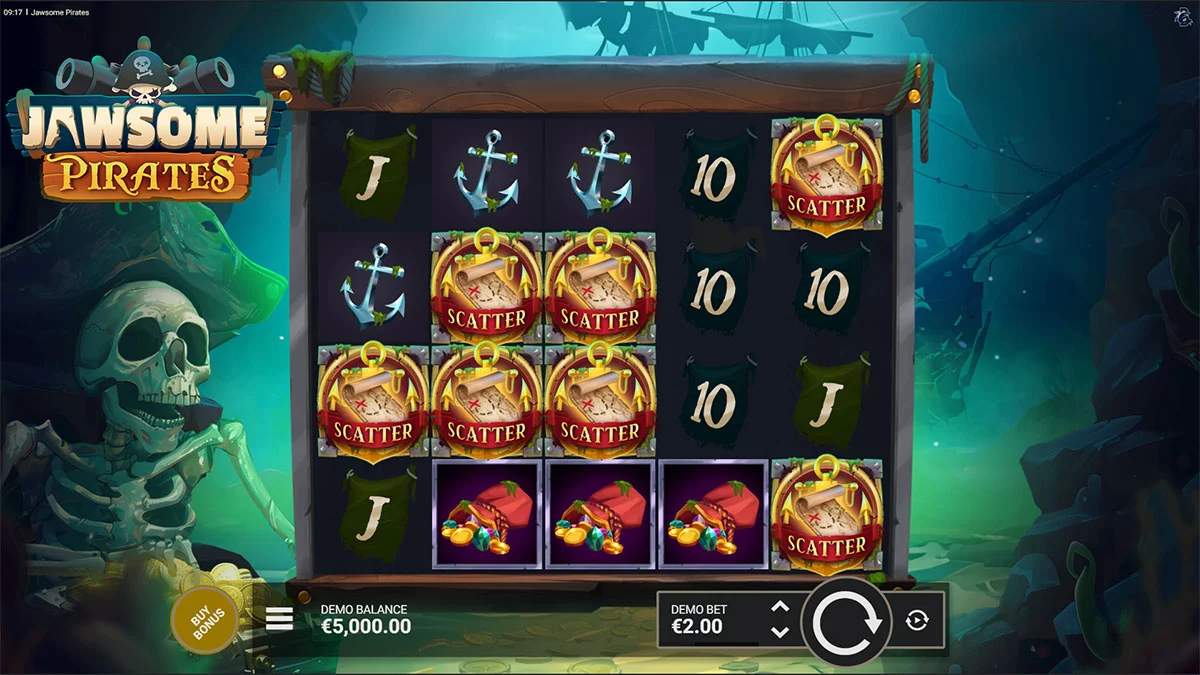This screenshot has width=1200, height=675.
Task: Open the Buy Bonus menu
Action: (204, 620)
